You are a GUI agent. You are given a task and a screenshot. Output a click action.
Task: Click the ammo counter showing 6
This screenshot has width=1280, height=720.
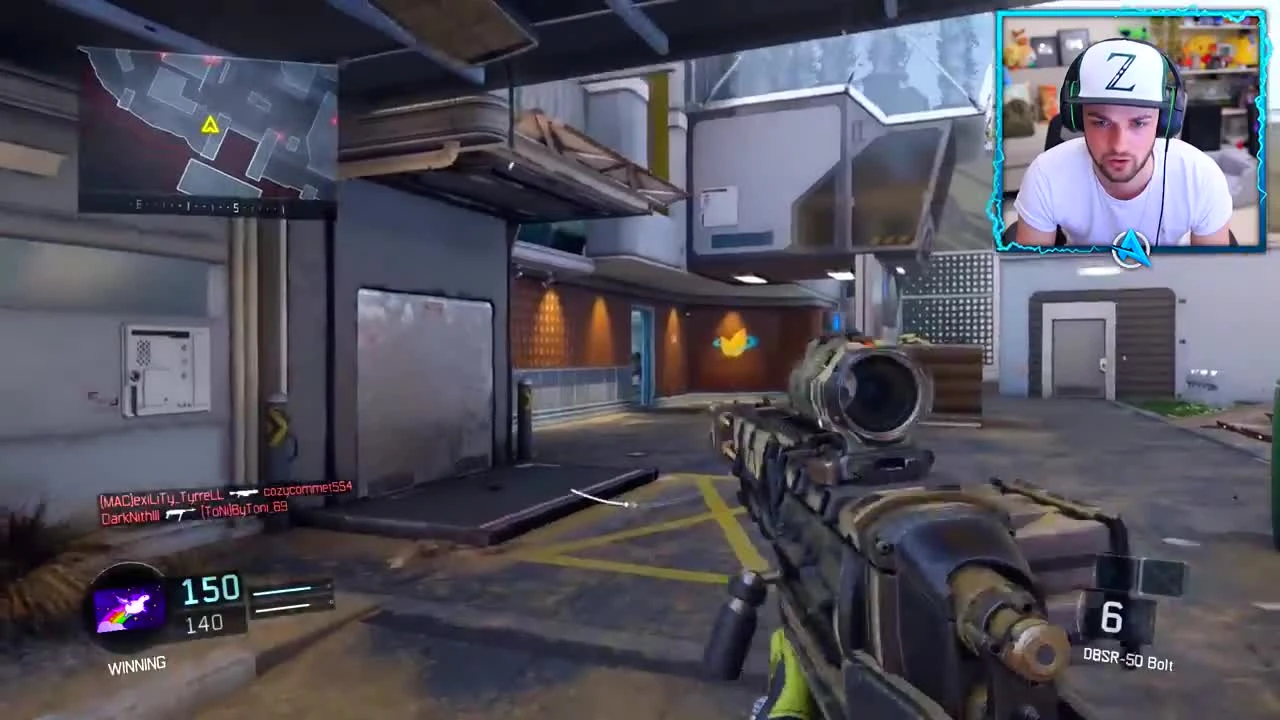tap(1113, 619)
